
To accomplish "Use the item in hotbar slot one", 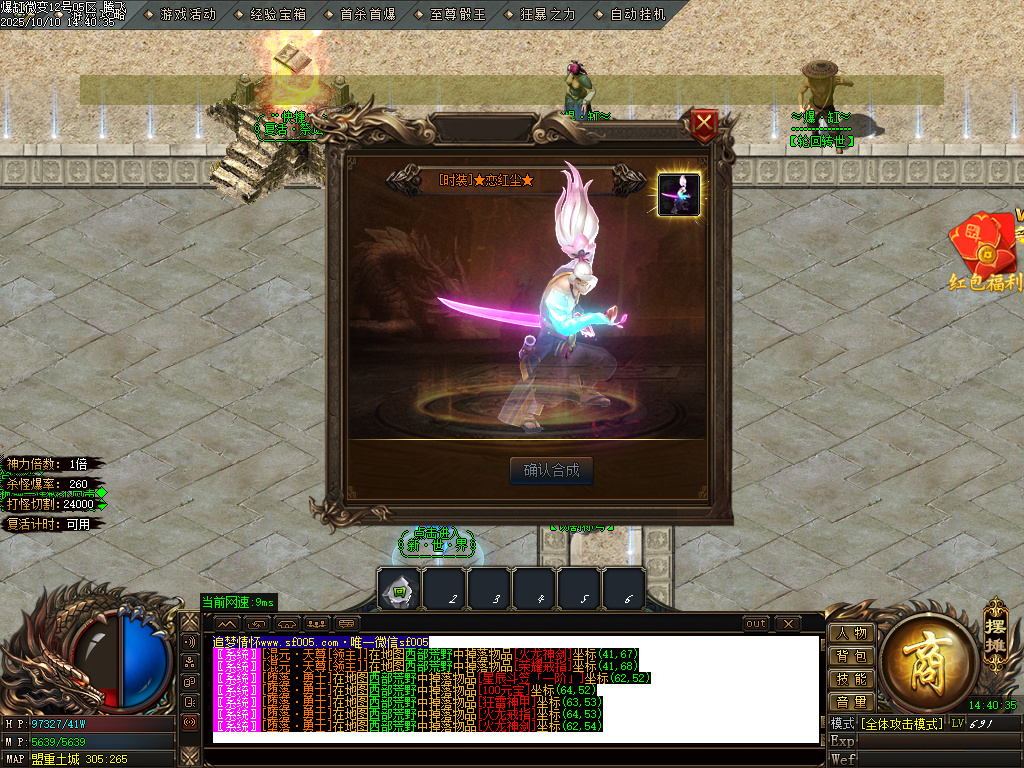I will pos(399,589).
